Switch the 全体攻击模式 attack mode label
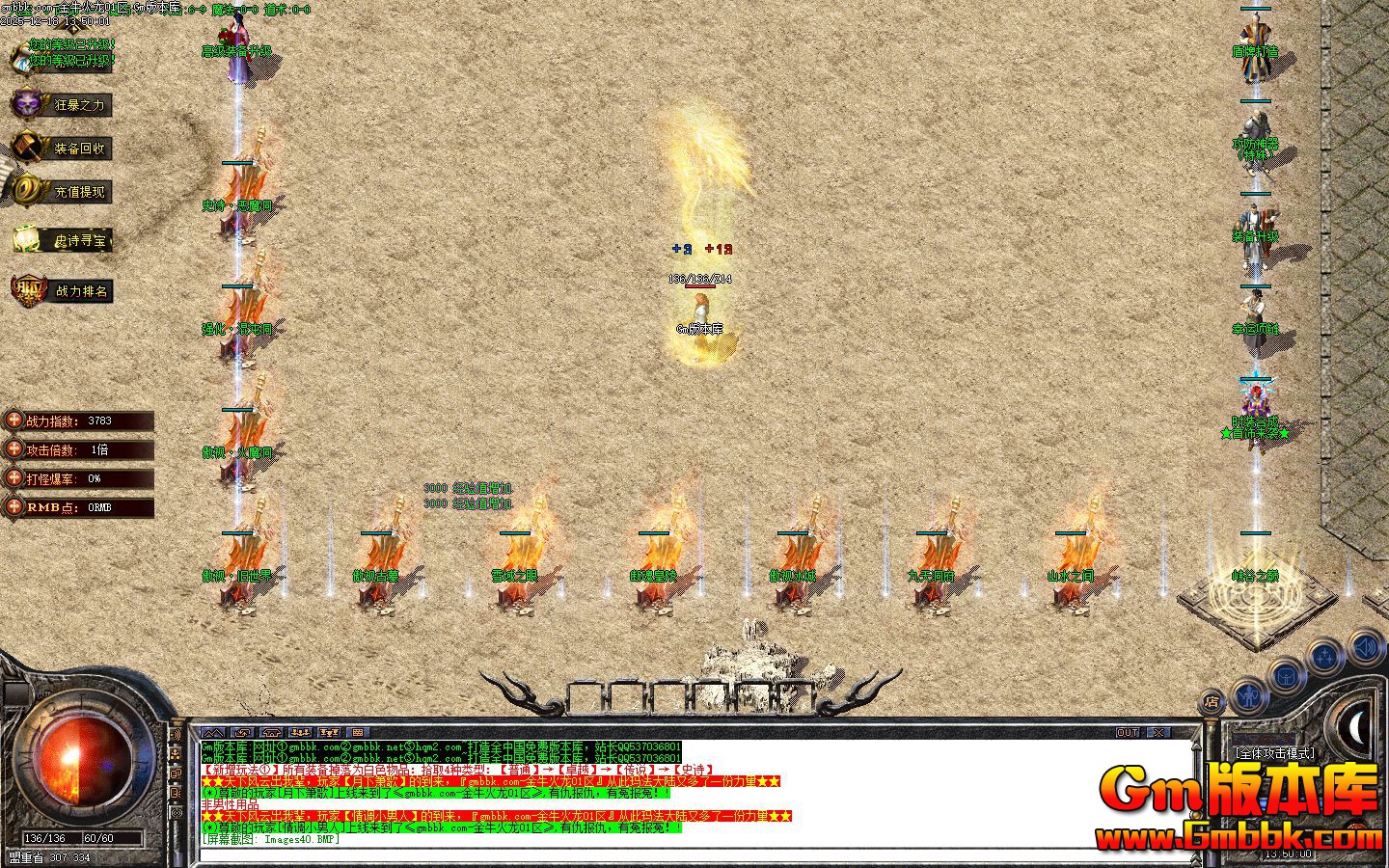Image resolution: width=1389 pixels, height=868 pixels. coord(1274,753)
